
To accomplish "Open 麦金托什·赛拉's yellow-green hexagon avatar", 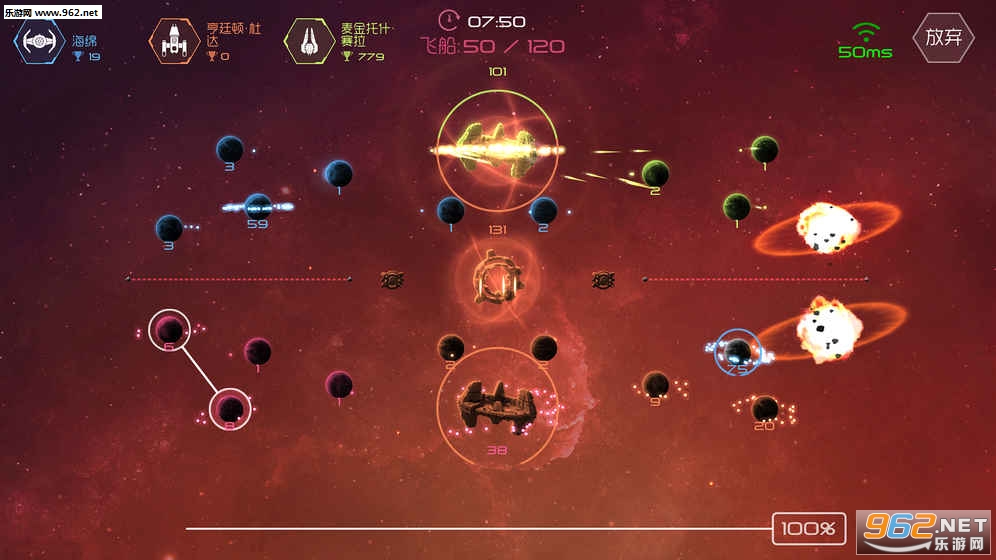I will [x=309, y=40].
